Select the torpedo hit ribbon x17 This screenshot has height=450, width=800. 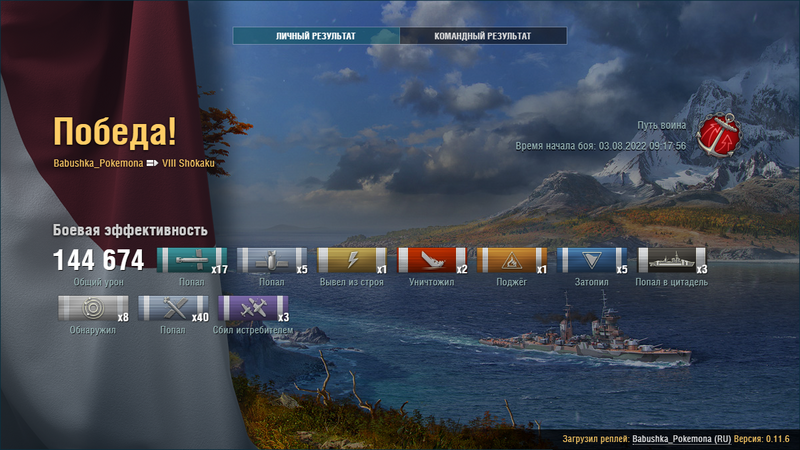[188, 261]
